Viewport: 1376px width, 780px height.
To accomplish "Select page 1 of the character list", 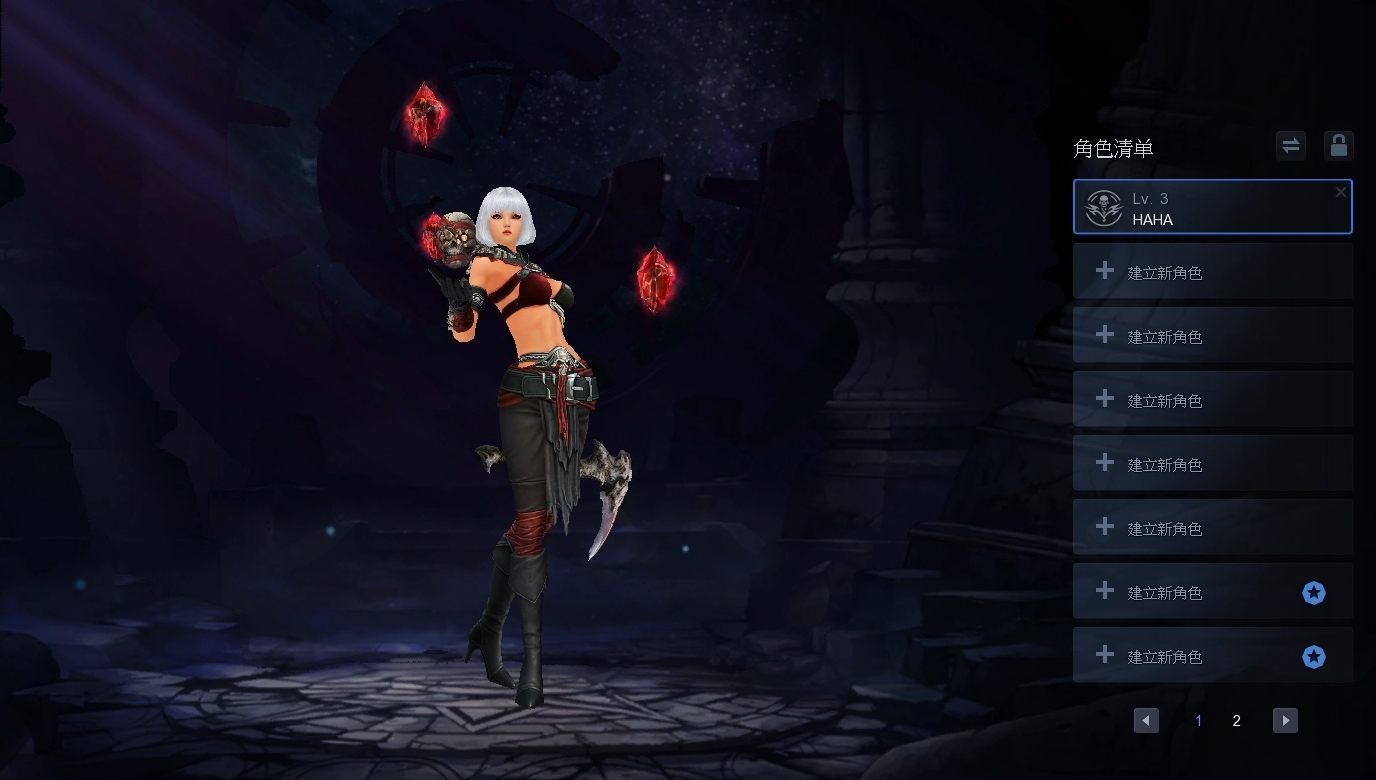I will [x=1198, y=720].
